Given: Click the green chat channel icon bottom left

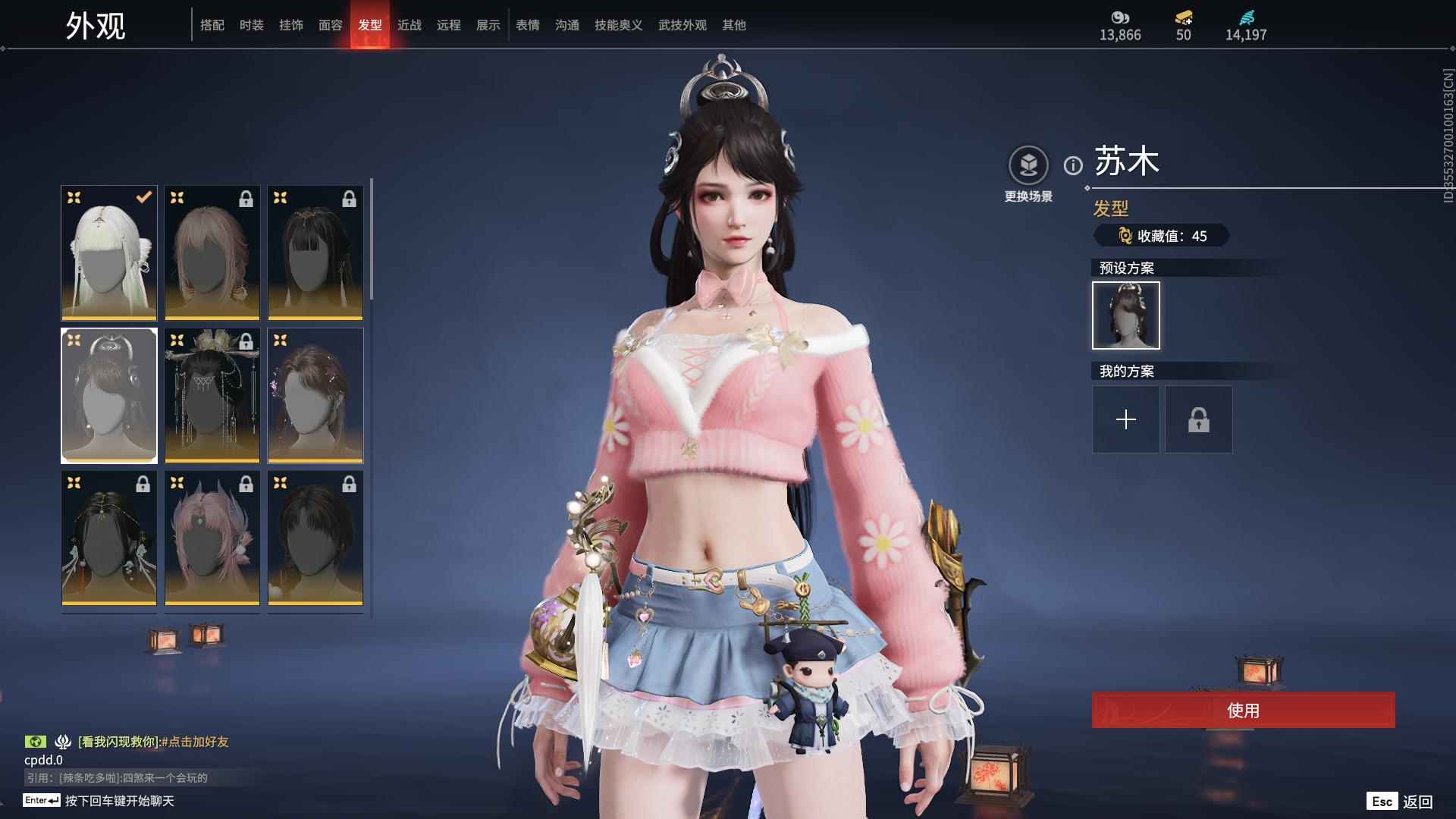Looking at the screenshot, I should (x=37, y=742).
